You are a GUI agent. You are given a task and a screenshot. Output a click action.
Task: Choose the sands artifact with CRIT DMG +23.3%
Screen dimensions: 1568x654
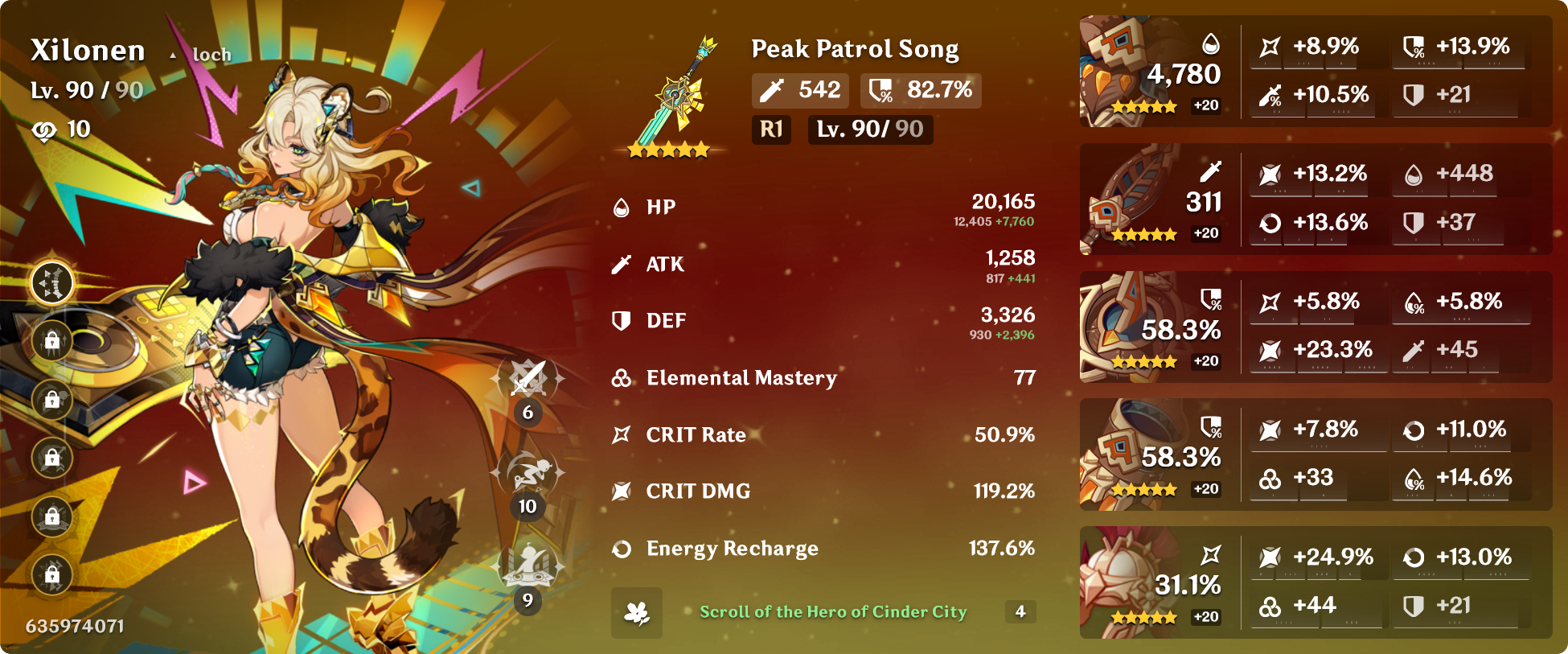click(x=1122, y=327)
